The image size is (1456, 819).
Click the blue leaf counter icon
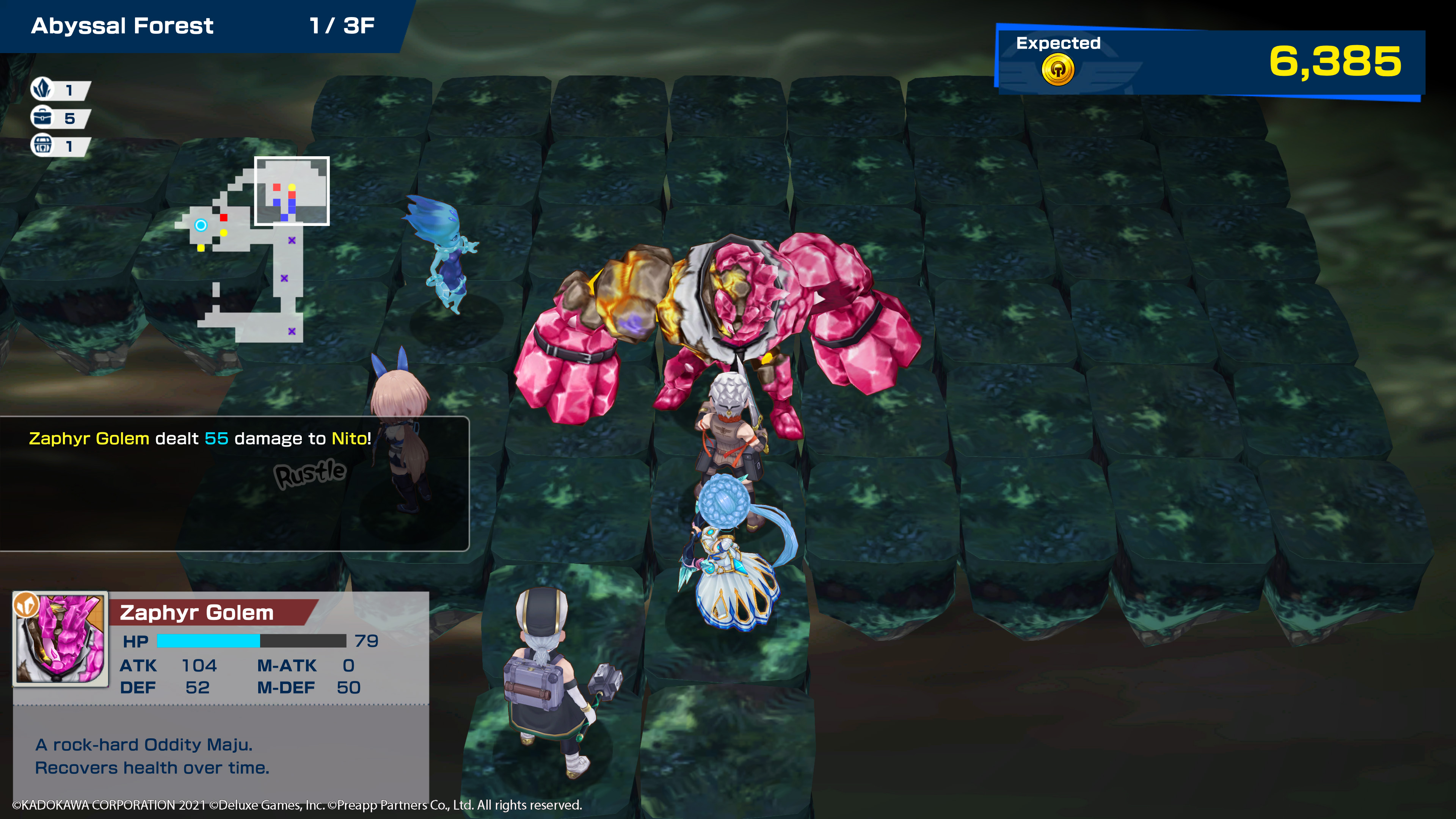click(x=42, y=89)
